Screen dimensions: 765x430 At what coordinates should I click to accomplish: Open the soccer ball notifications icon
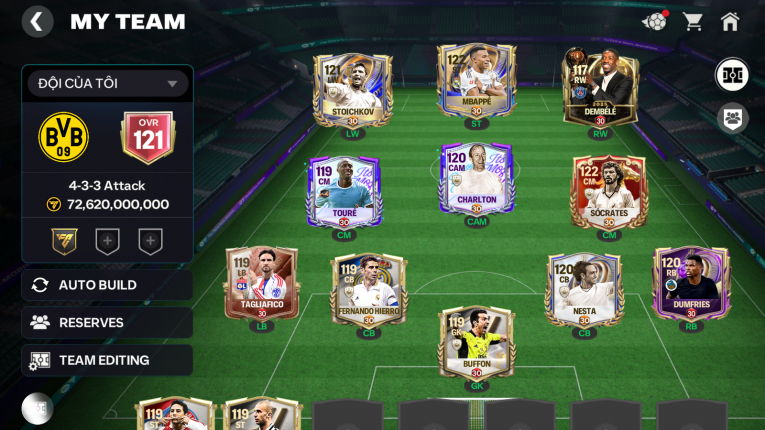click(x=655, y=21)
